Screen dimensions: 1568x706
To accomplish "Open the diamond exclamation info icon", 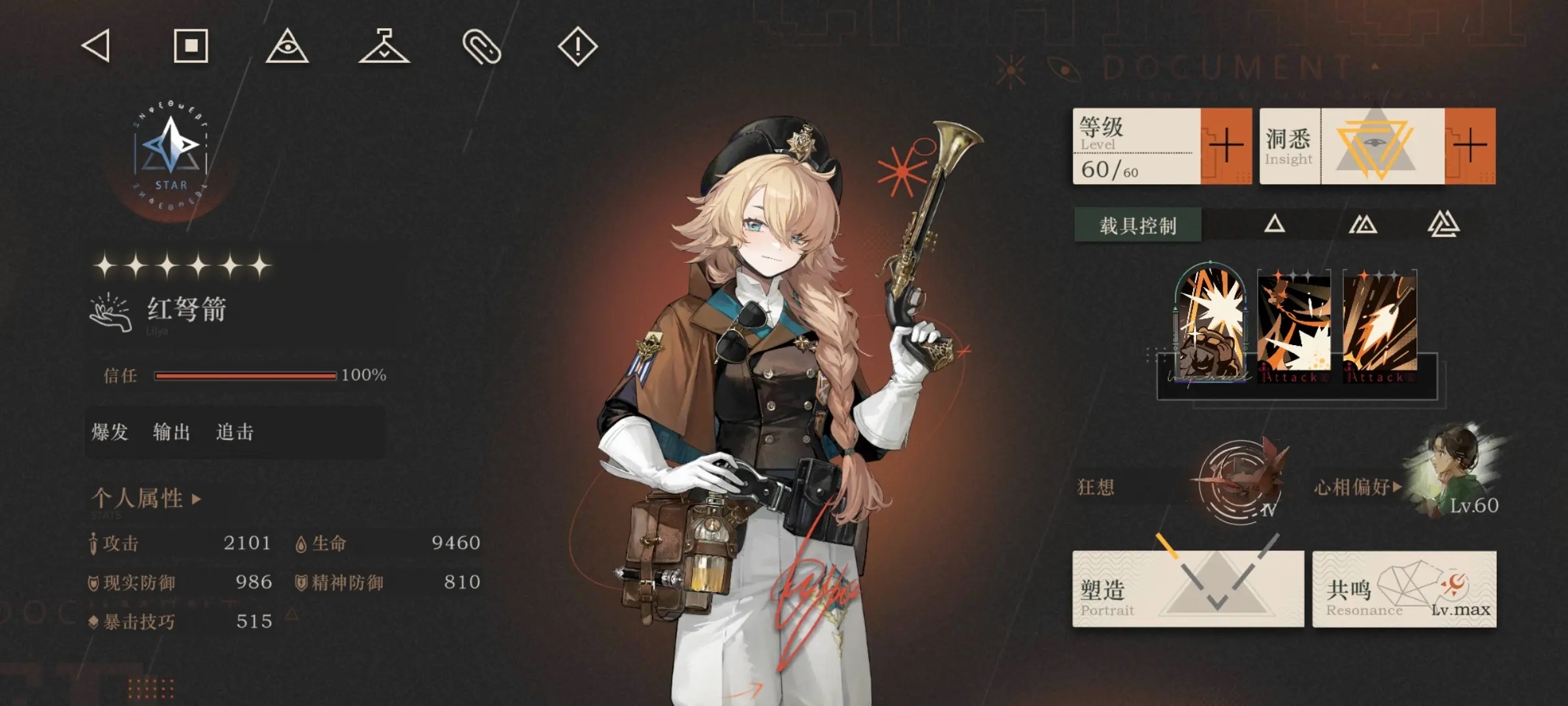I will click(x=578, y=46).
